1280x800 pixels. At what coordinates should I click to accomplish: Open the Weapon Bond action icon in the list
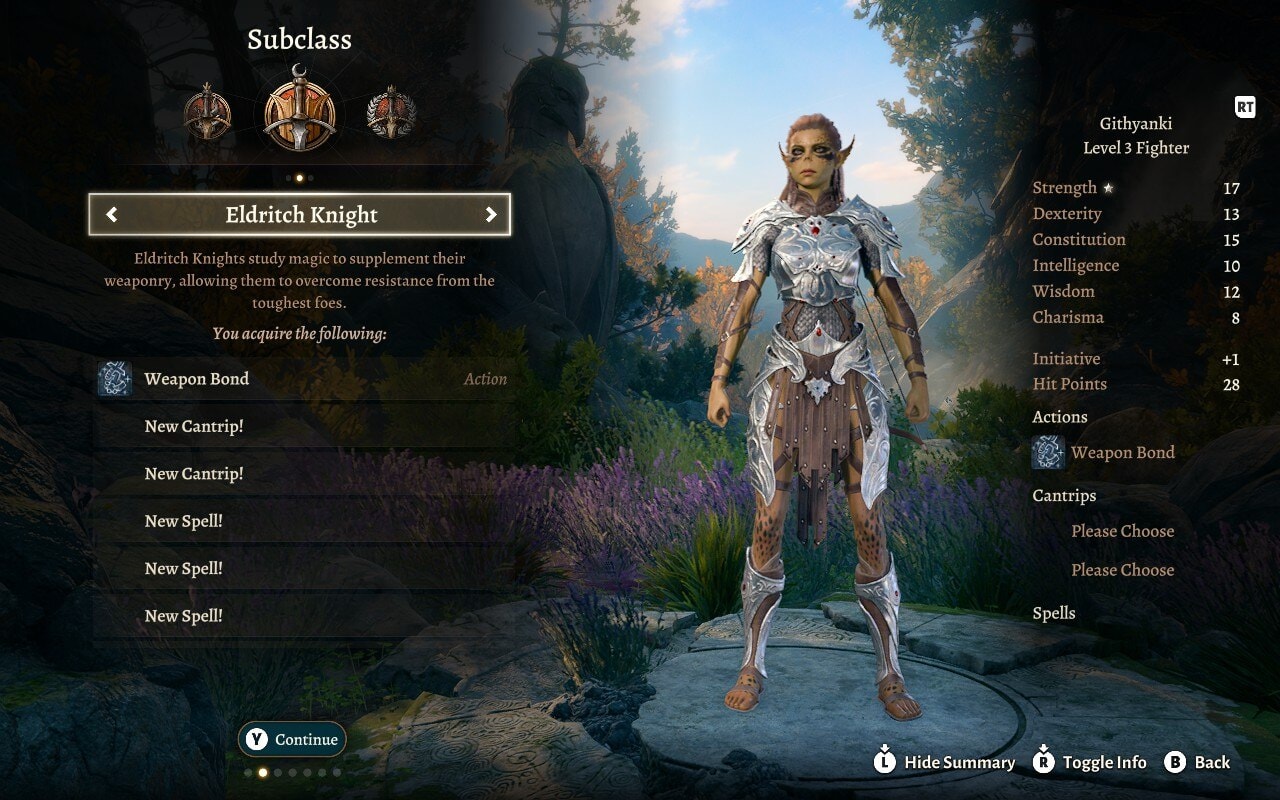tap(112, 378)
